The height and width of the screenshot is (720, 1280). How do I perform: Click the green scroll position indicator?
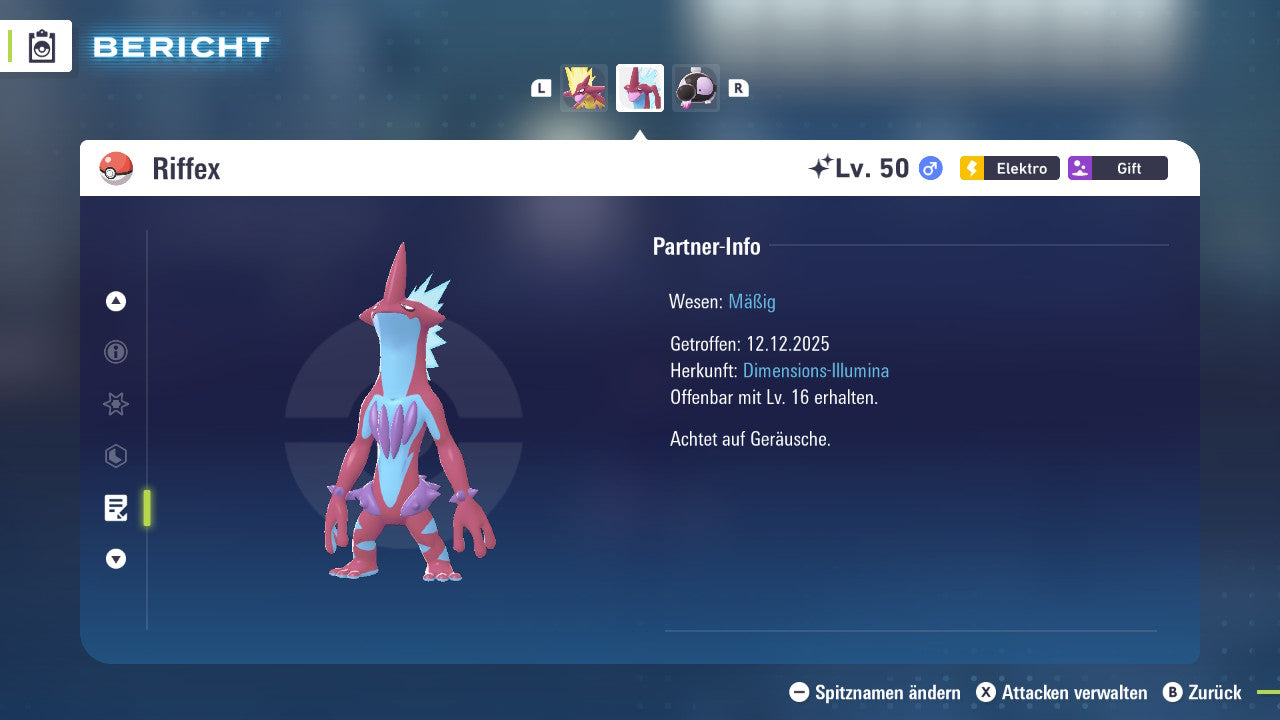(147, 508)
